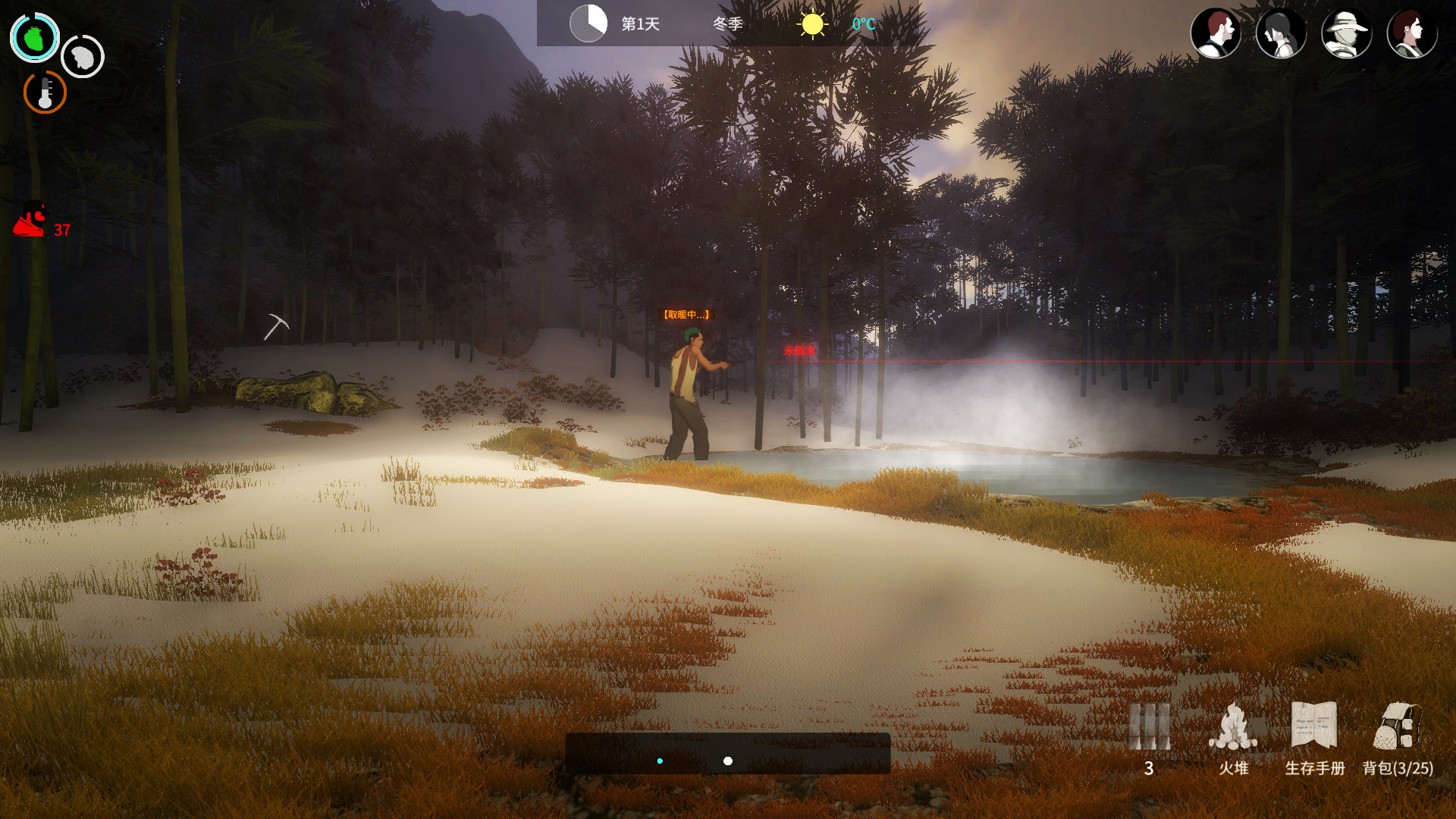This screenshot has width=1456, height=819.
Task: Click the green heart health icon
Action: point(34,37)
